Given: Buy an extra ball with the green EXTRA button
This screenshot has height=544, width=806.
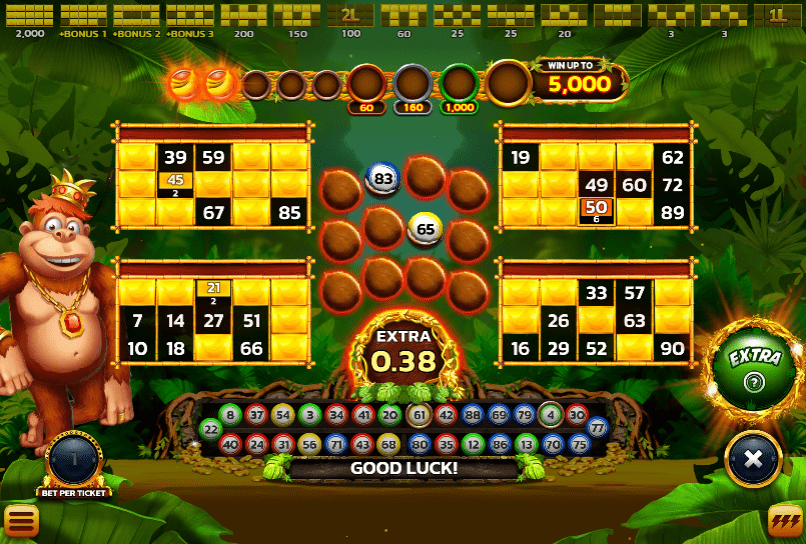Looking at the screenshot, I should (x=751, y=367).
